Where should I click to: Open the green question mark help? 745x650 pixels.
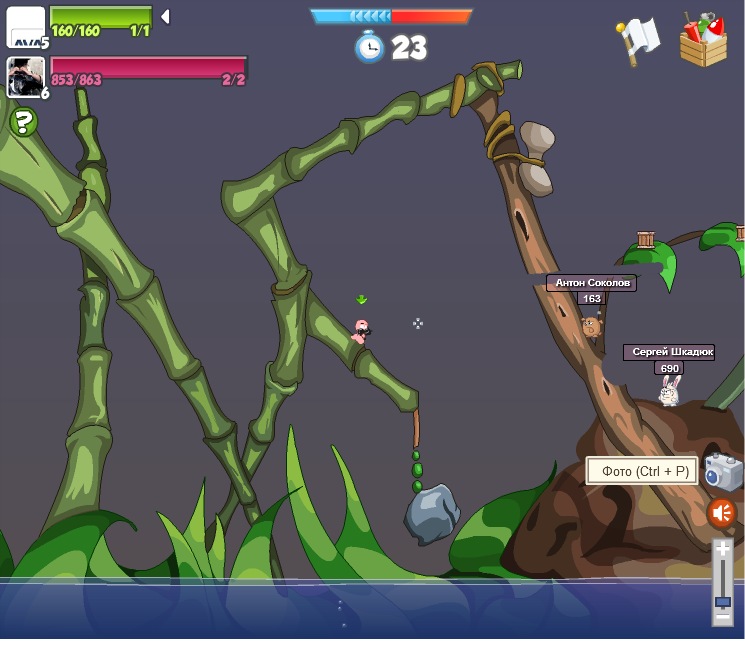coord(23,122)
